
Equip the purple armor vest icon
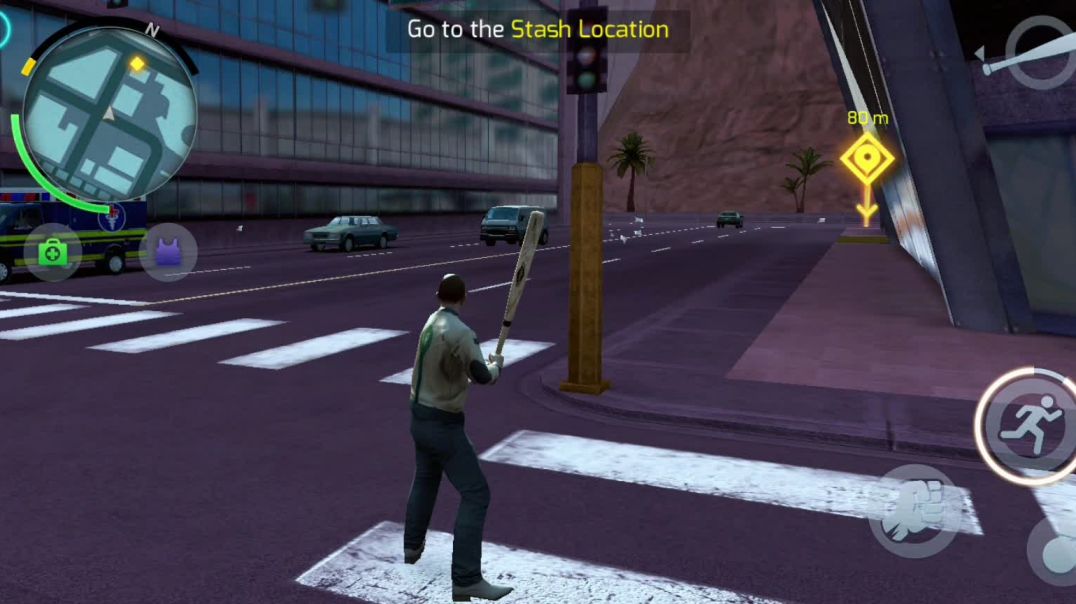168,252
